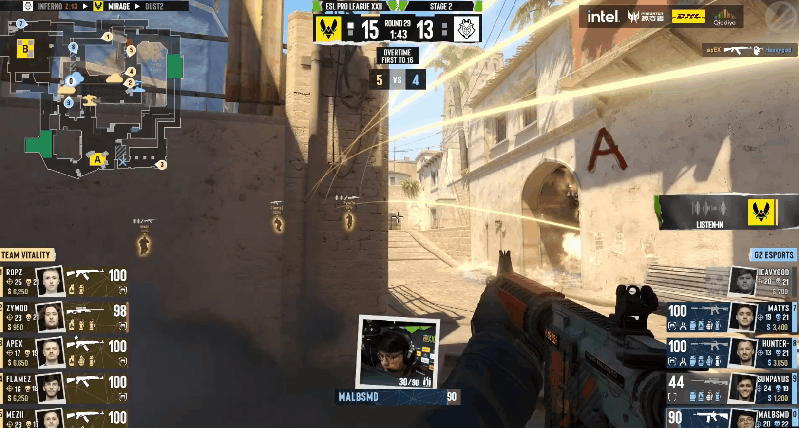This screenshot has height=428, width=799.
Task: Click the Team Vitality roster header
Action: (27, 255)
